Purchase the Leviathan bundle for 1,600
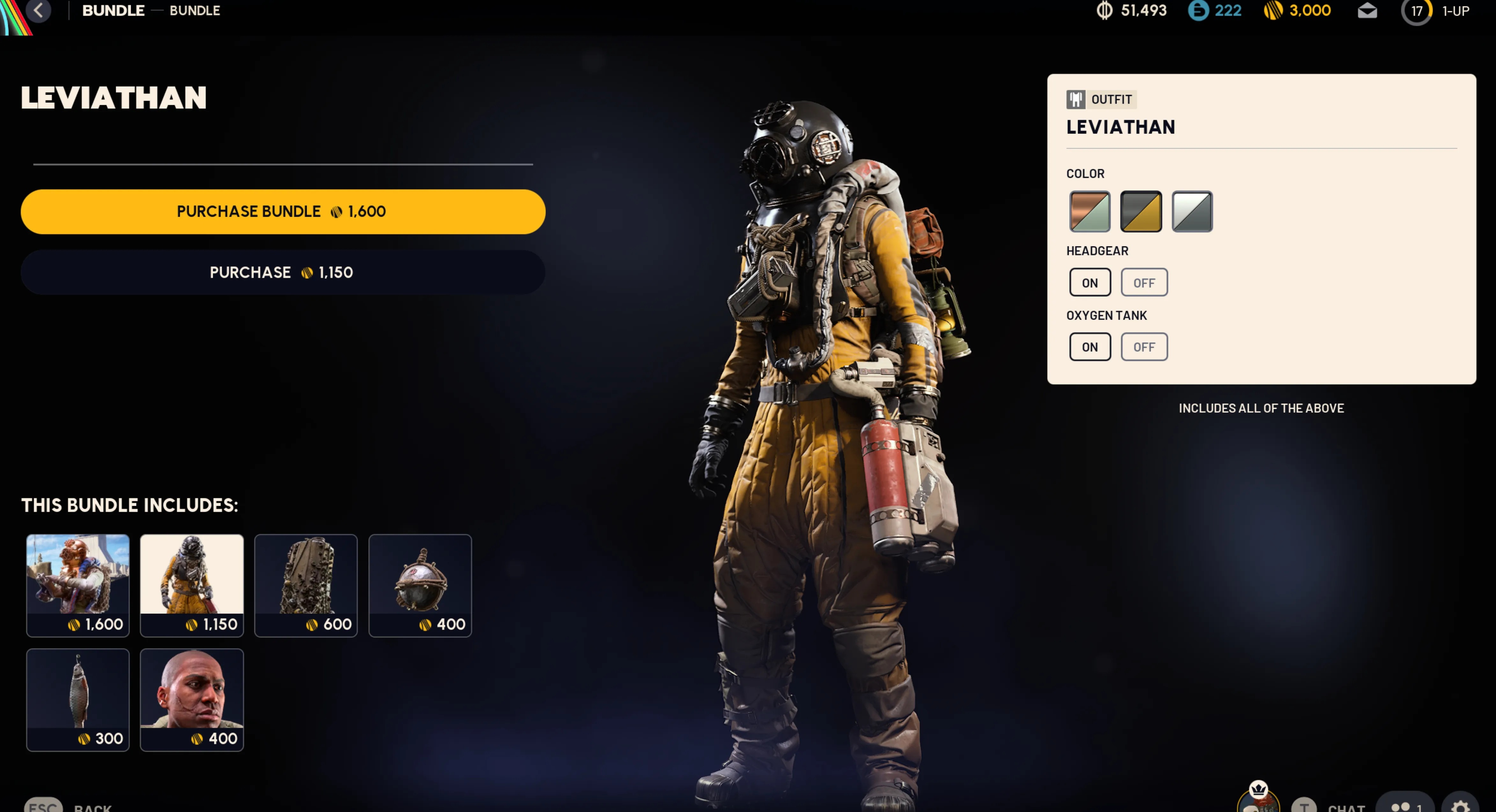 point(282,211)
